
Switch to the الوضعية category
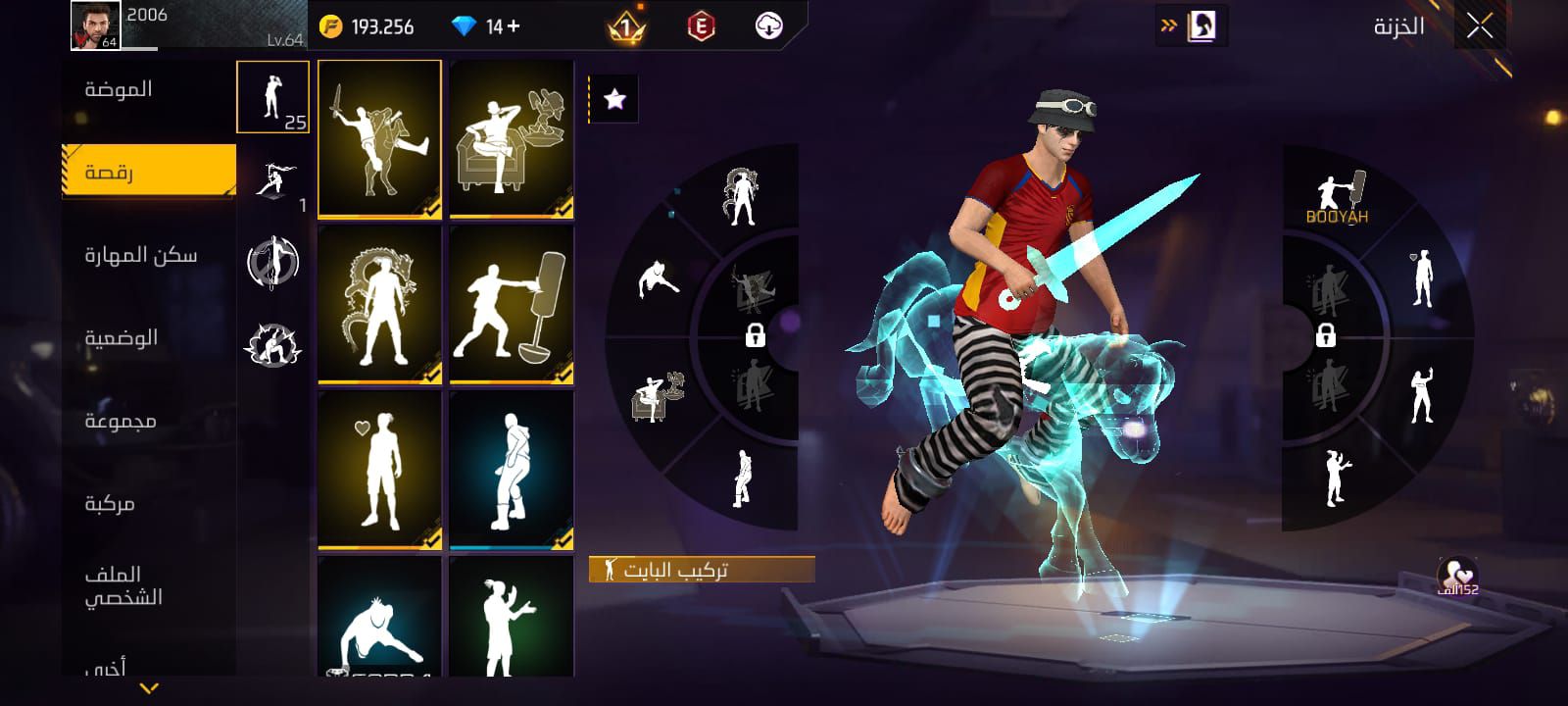121,338
